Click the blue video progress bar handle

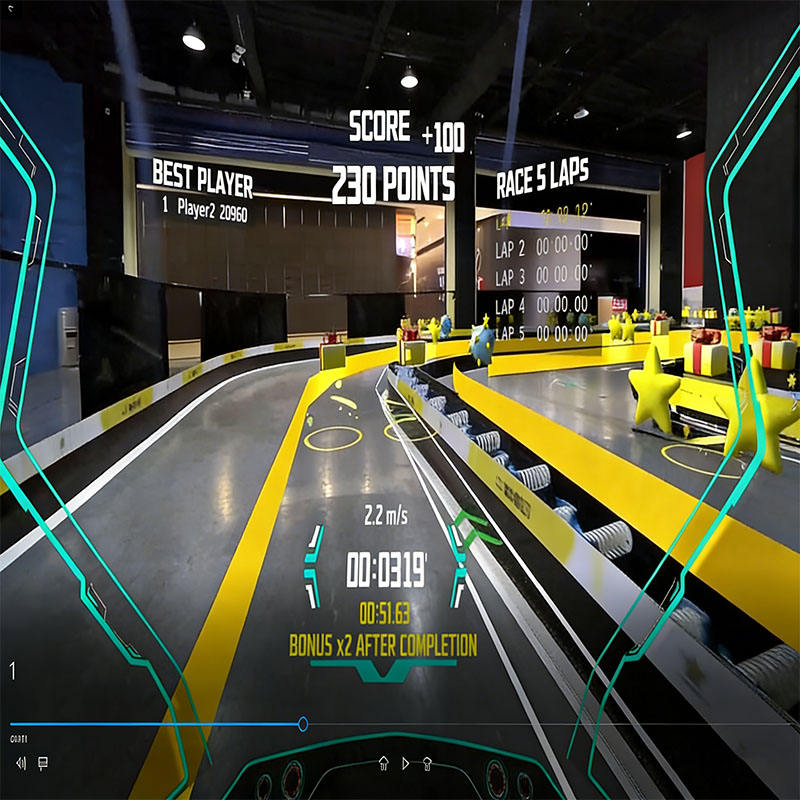click(x=303, y=724)
